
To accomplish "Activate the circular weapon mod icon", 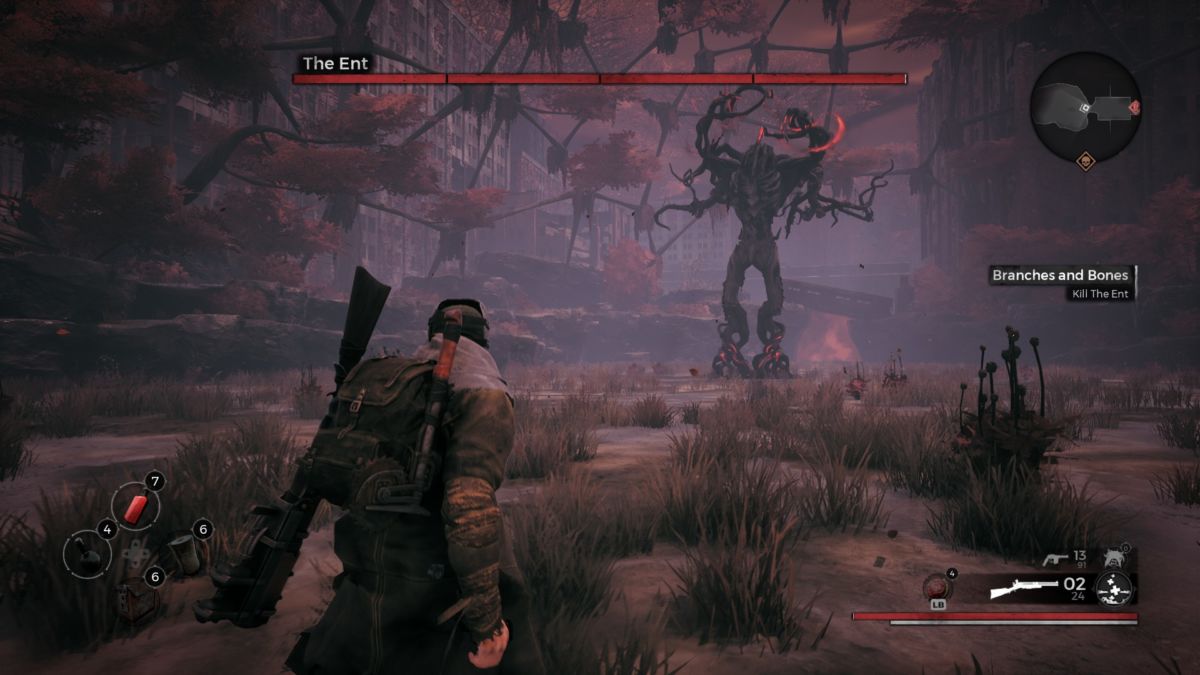I will [x=1115, y=587].
